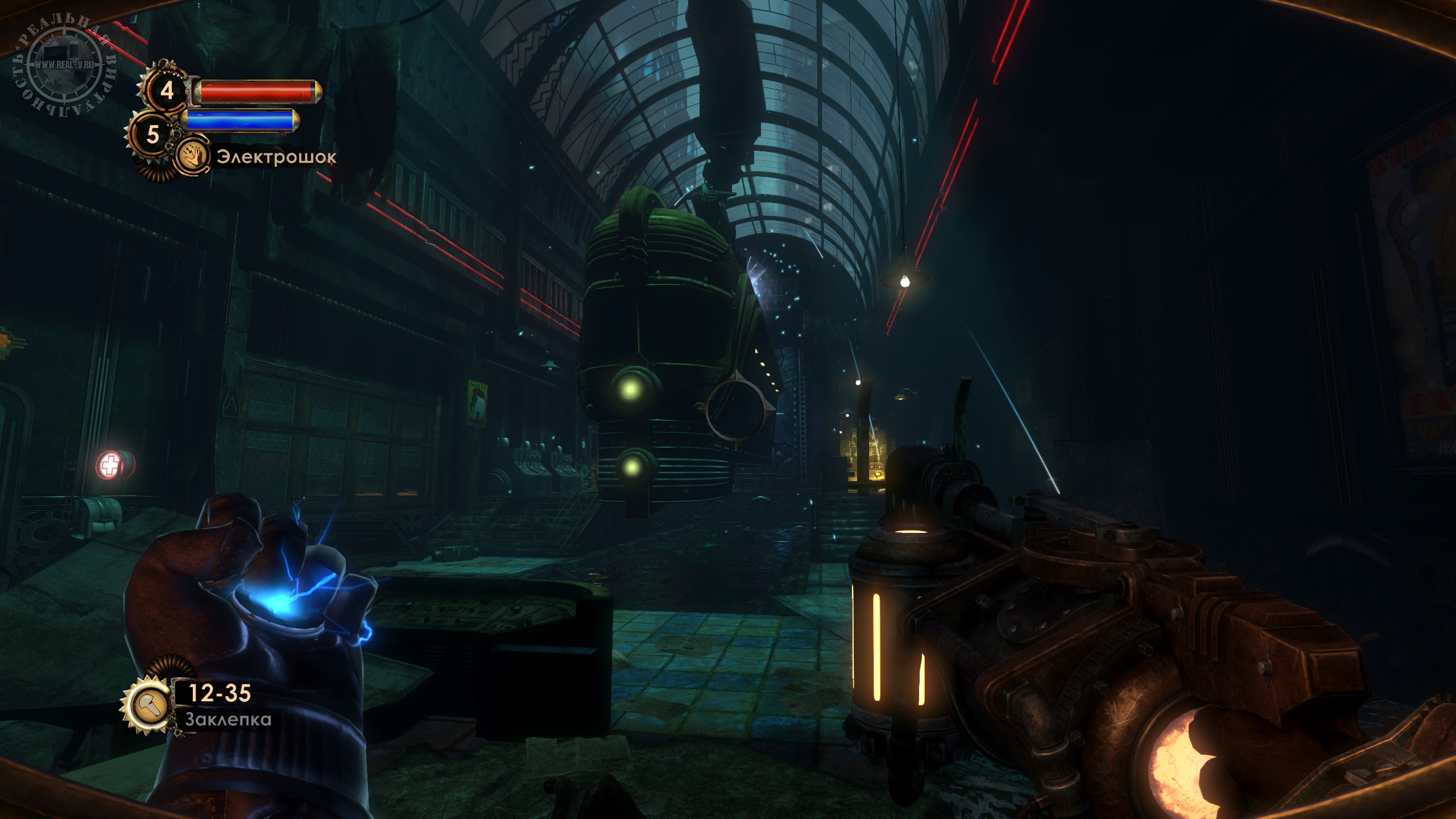
Task: Select the Электрошок plasmid hand icon
Action: click(192, 156)
